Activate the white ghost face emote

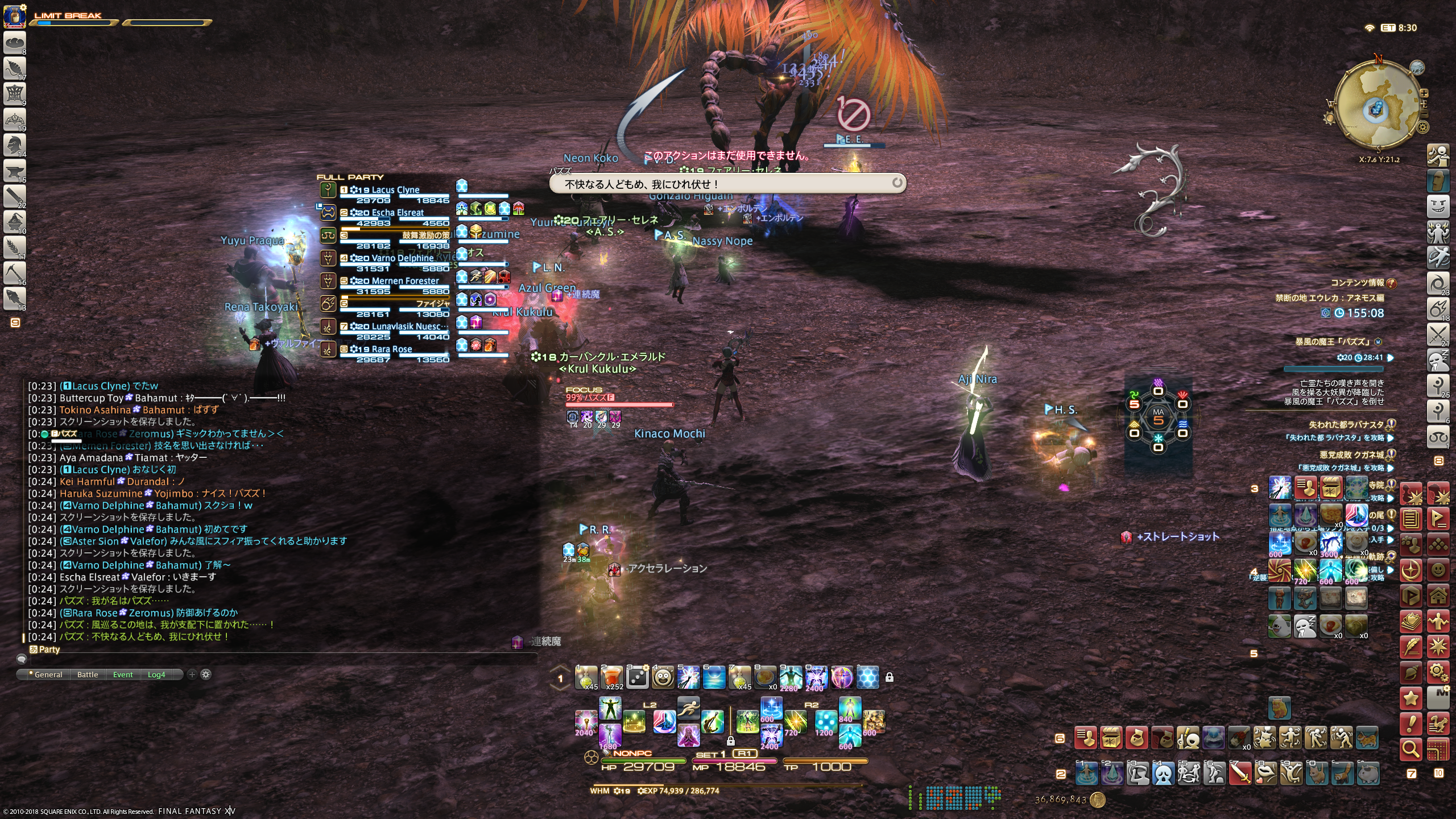[1164, 773]
